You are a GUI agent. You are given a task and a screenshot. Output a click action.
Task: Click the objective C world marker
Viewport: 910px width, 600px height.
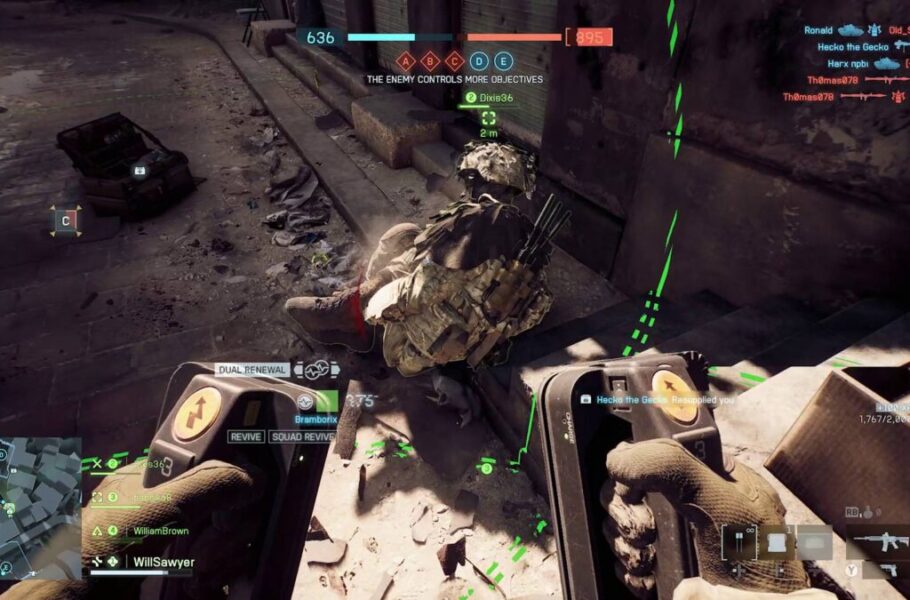point(66,220)
